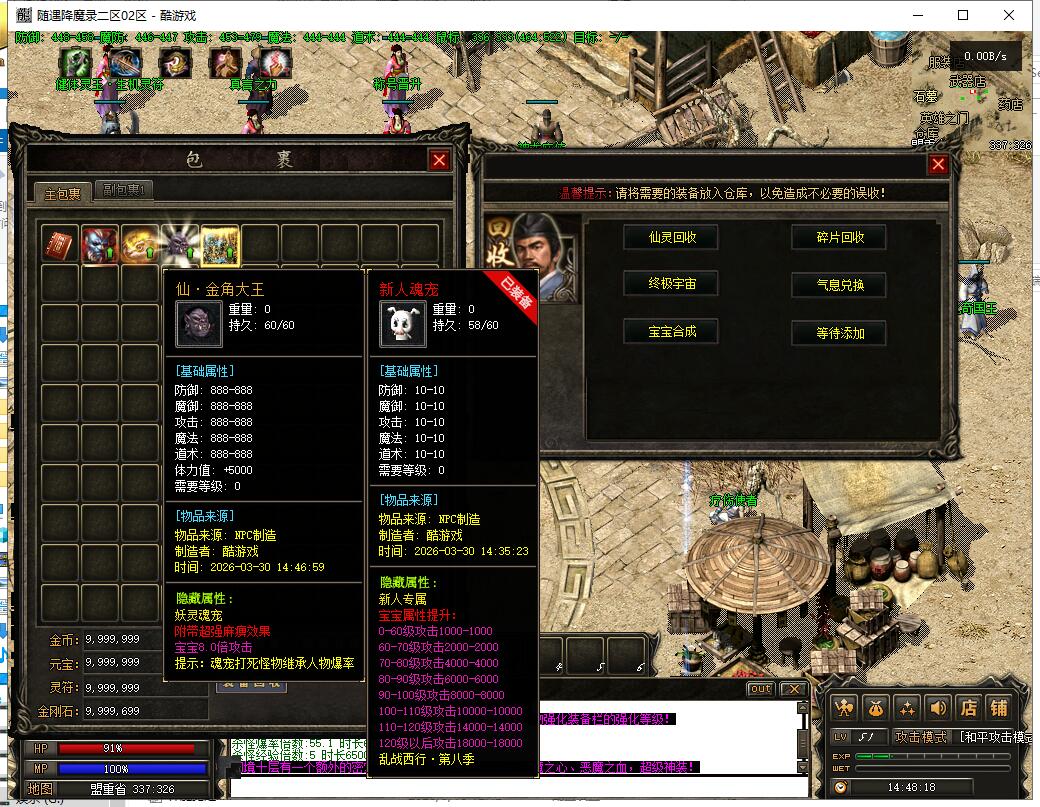Image resolution: width=1040 pixels, height=807 pixels.
Task: Select the glowing purple demon head item
Action: 180,245
